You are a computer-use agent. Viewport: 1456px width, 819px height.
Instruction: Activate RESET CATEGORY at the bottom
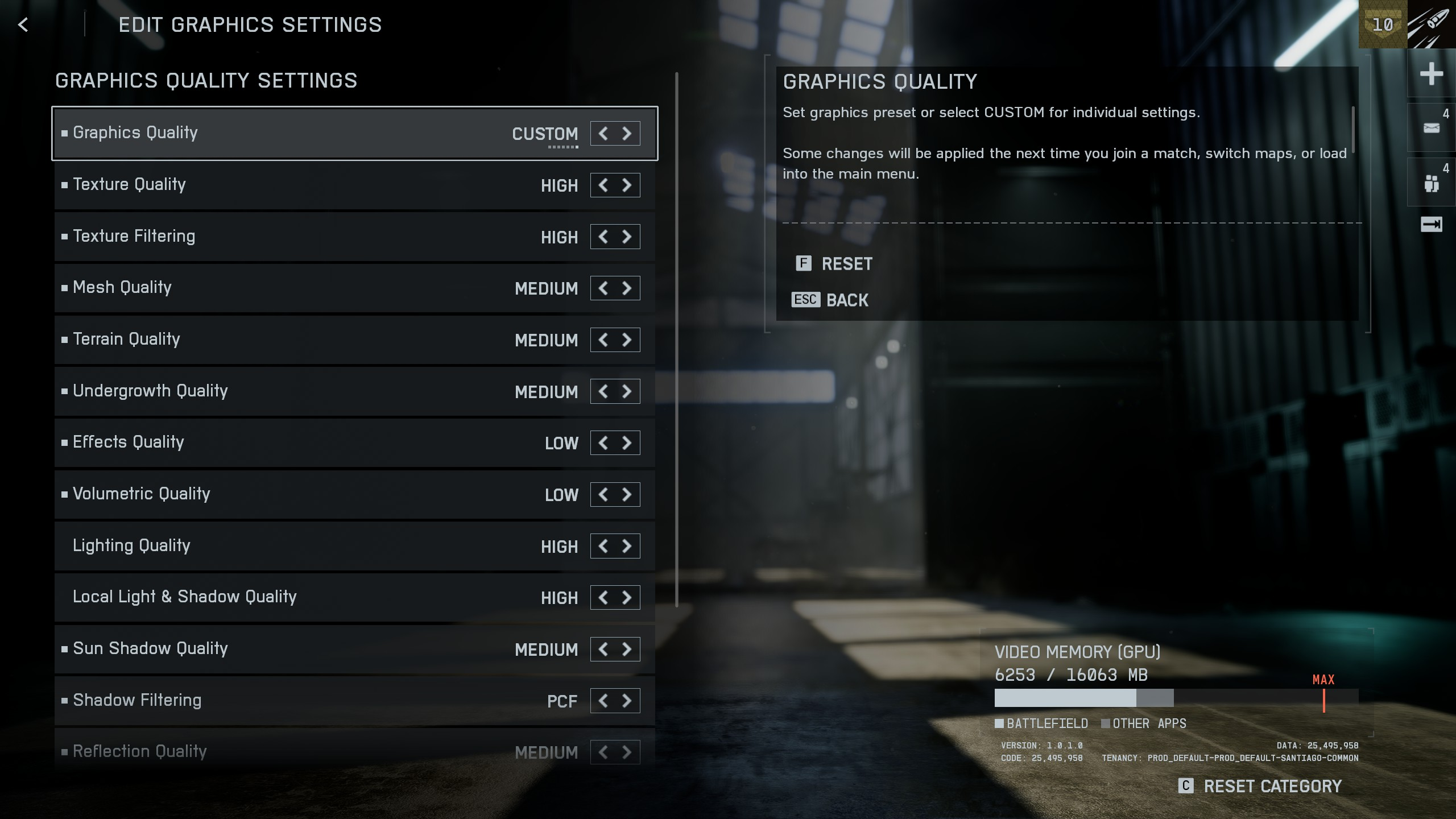[1272, 787]
